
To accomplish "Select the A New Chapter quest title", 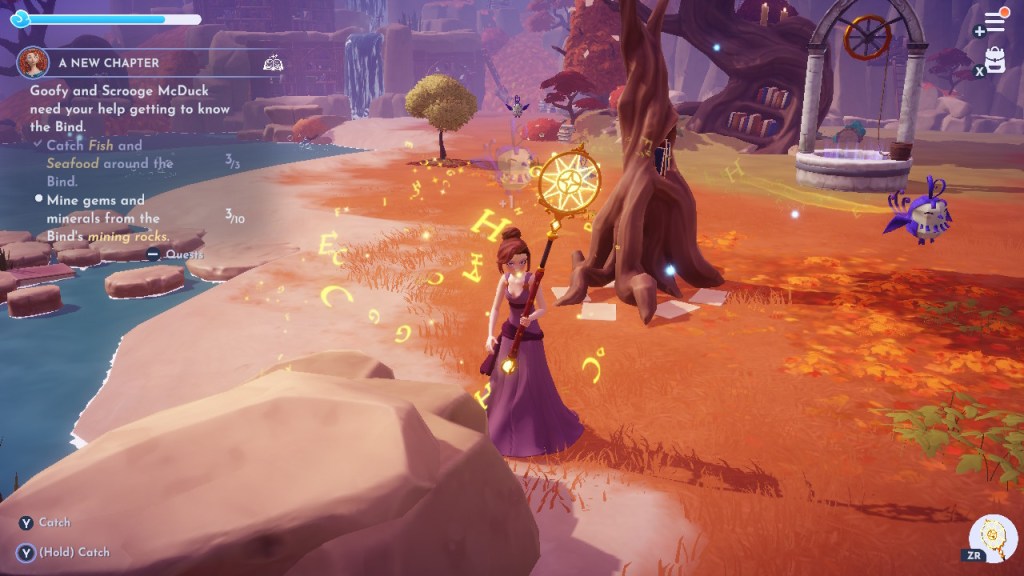I will click(108, 62).
